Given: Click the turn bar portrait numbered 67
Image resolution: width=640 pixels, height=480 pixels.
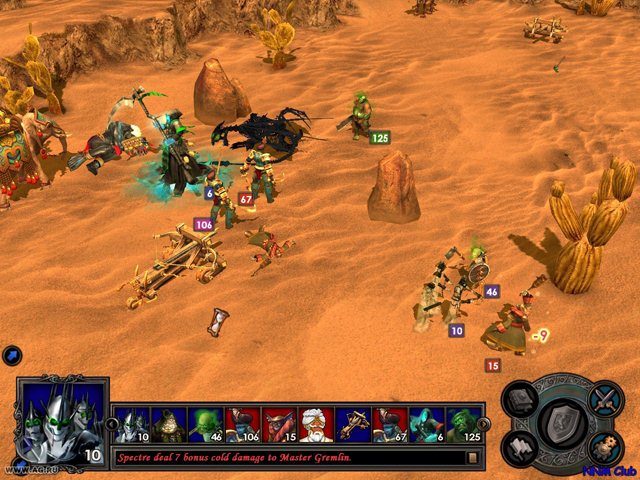Looking at the screenshot, I should (x=391, y=425).
